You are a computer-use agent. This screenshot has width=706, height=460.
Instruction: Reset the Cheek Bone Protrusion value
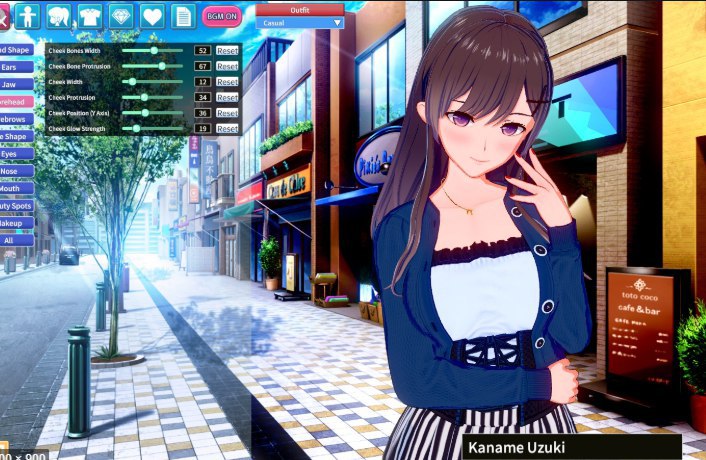tap(227, 66)
